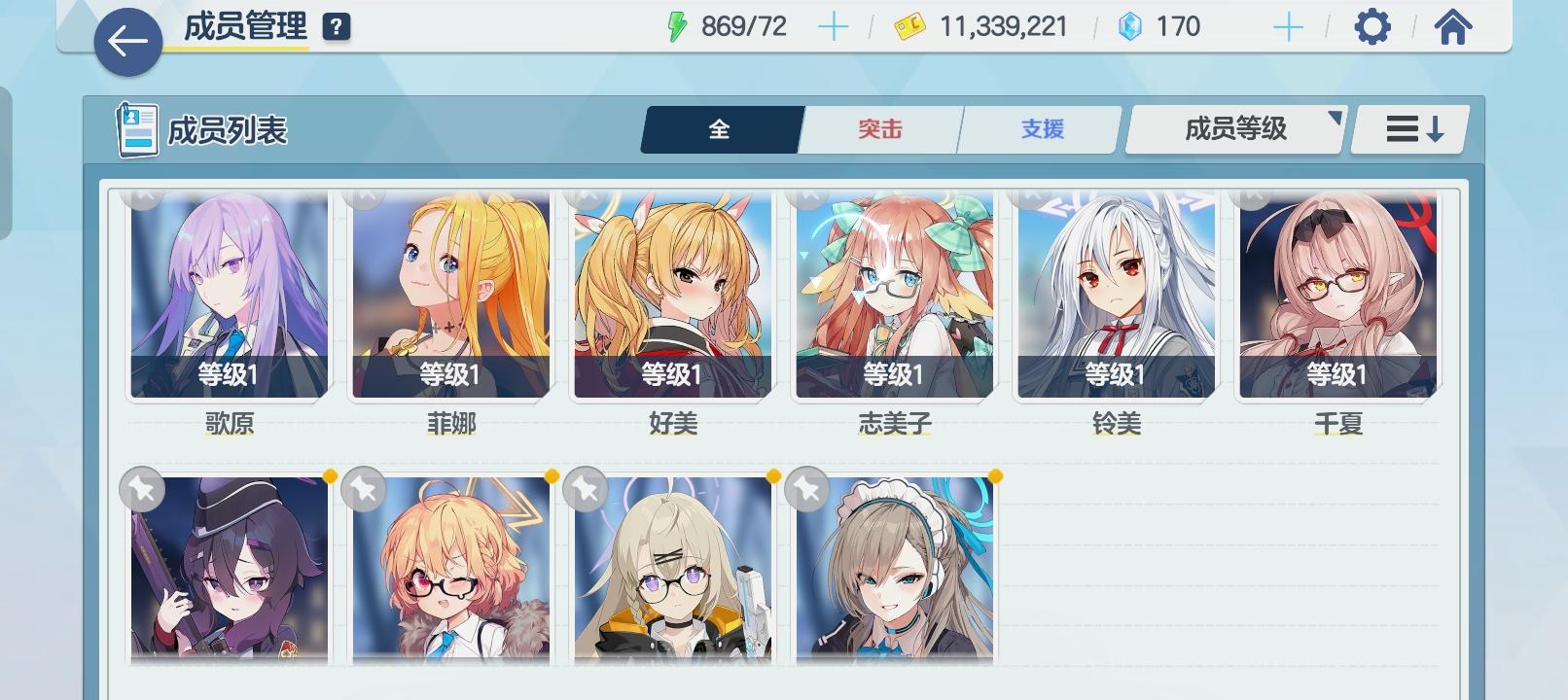1568x700 pixels.
Task: Return home via the house icon
Action: point(1453,26)
